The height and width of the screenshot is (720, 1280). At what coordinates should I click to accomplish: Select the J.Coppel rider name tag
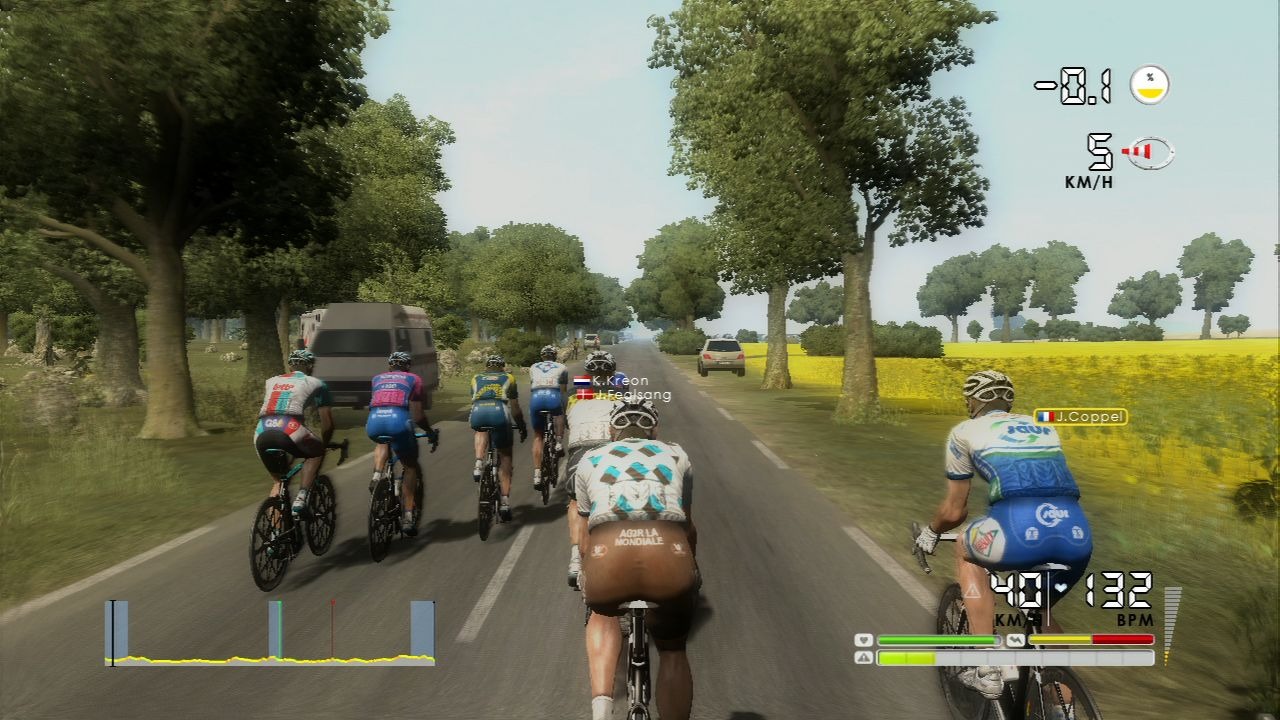point(1080,416)
